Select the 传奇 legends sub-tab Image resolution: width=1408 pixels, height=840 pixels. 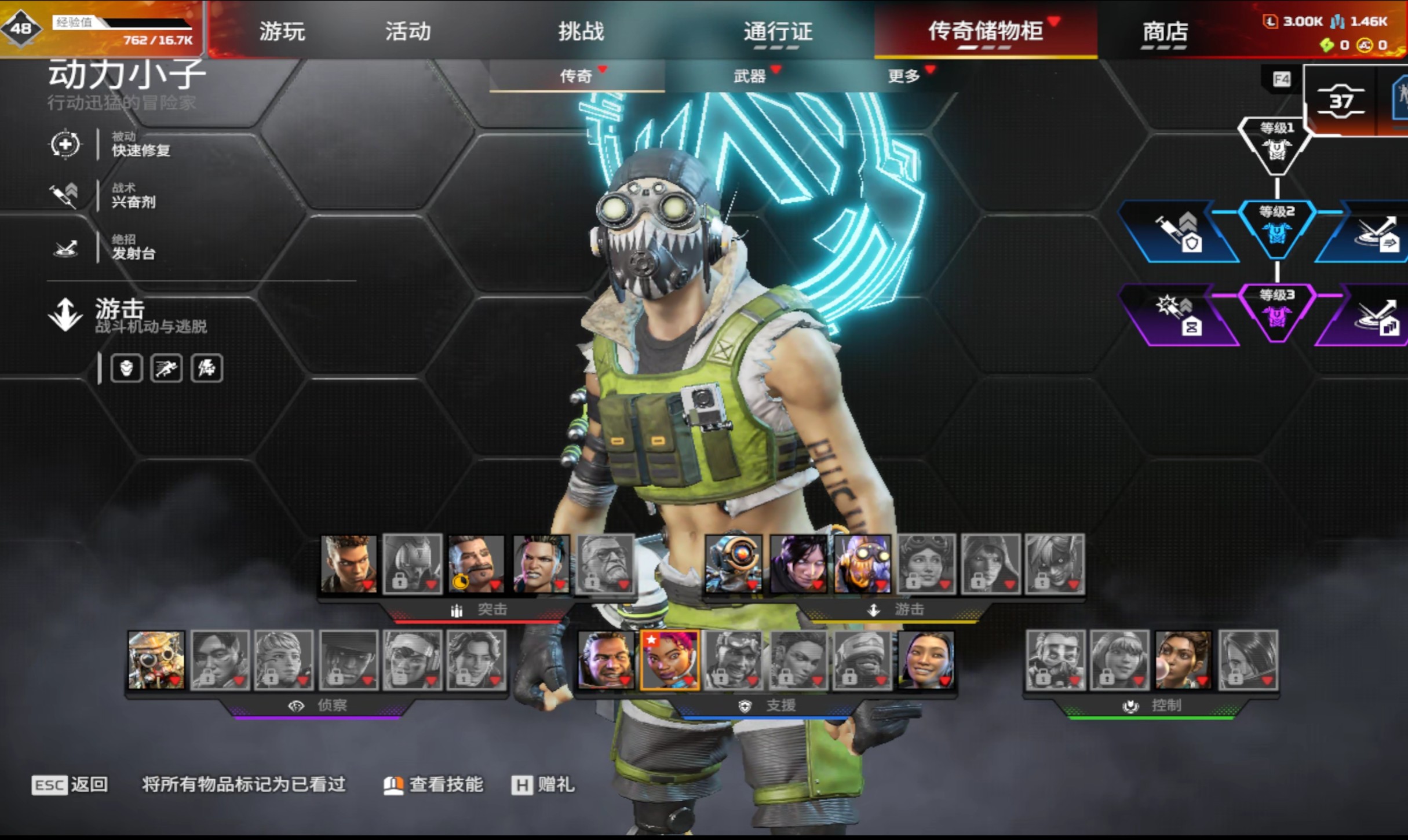point(576,76)
